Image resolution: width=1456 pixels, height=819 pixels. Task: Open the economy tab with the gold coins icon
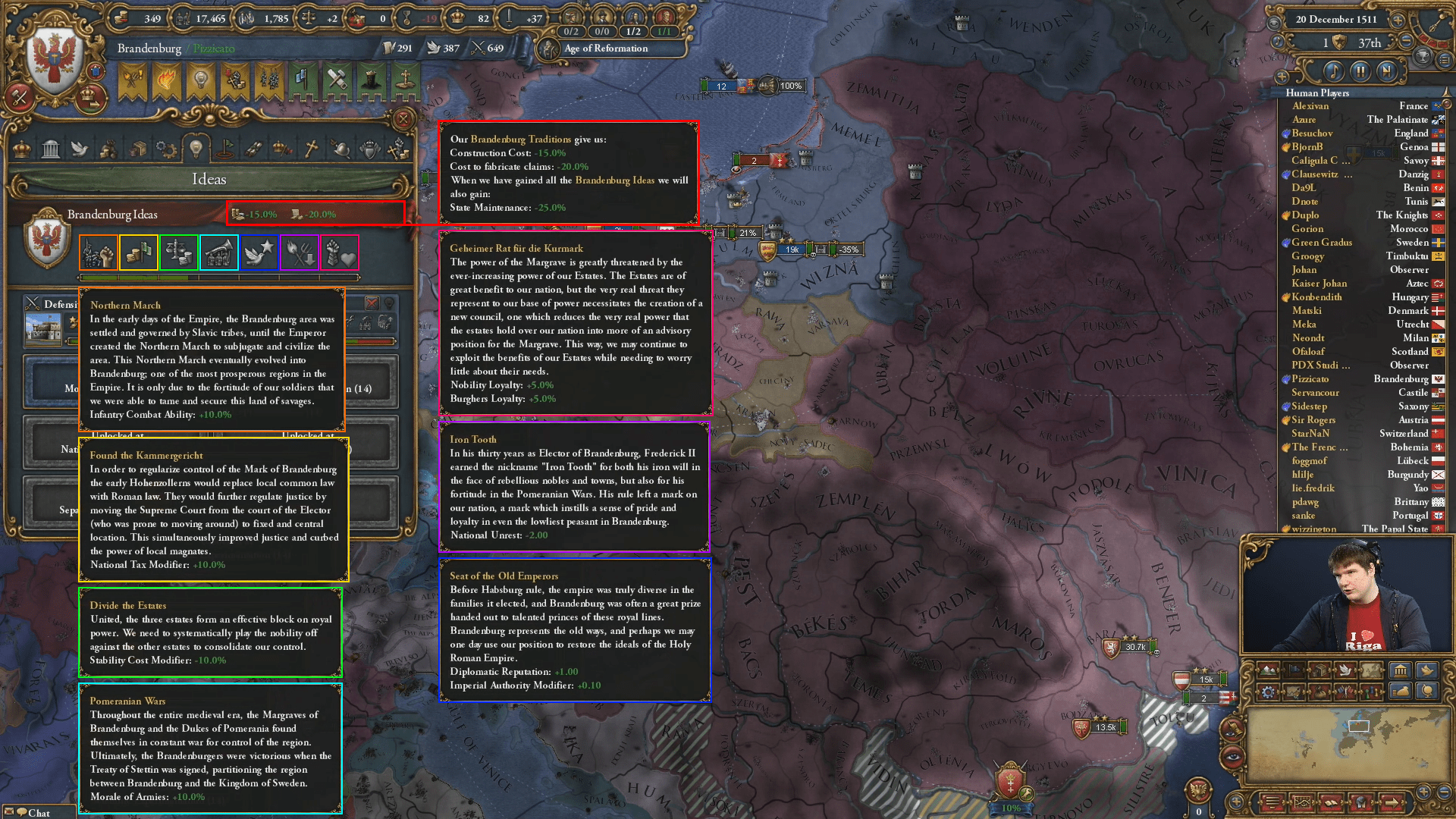coord(108,148)
